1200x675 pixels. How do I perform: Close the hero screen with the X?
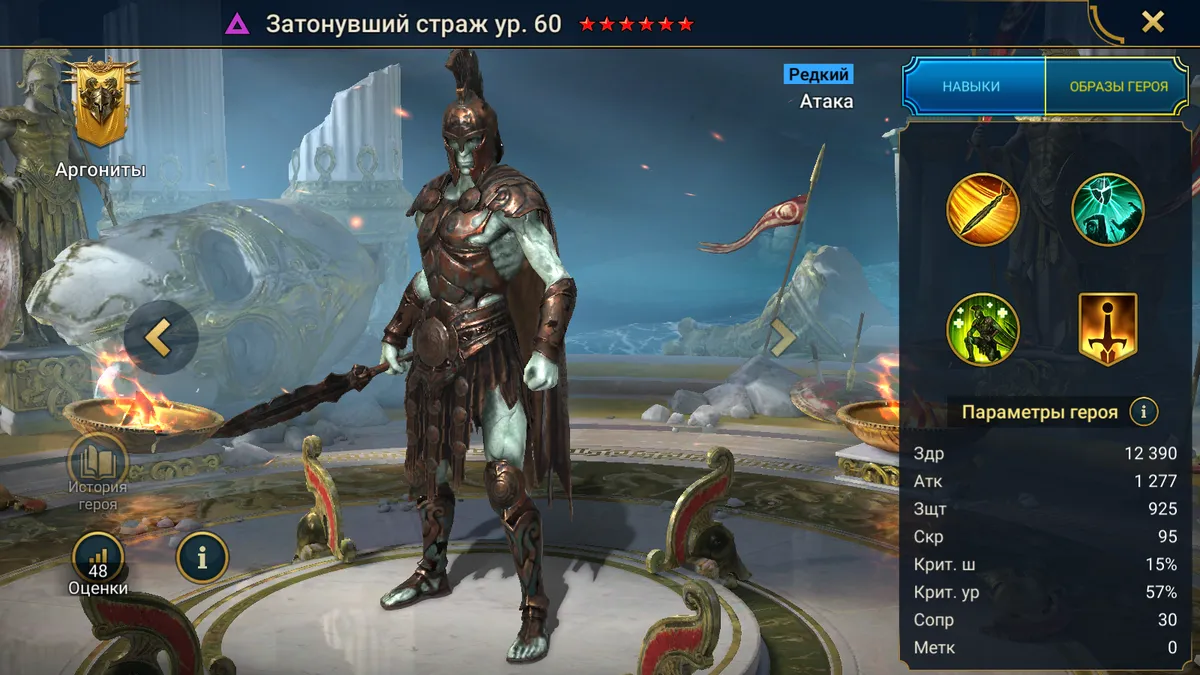(x=1152, y=22)
